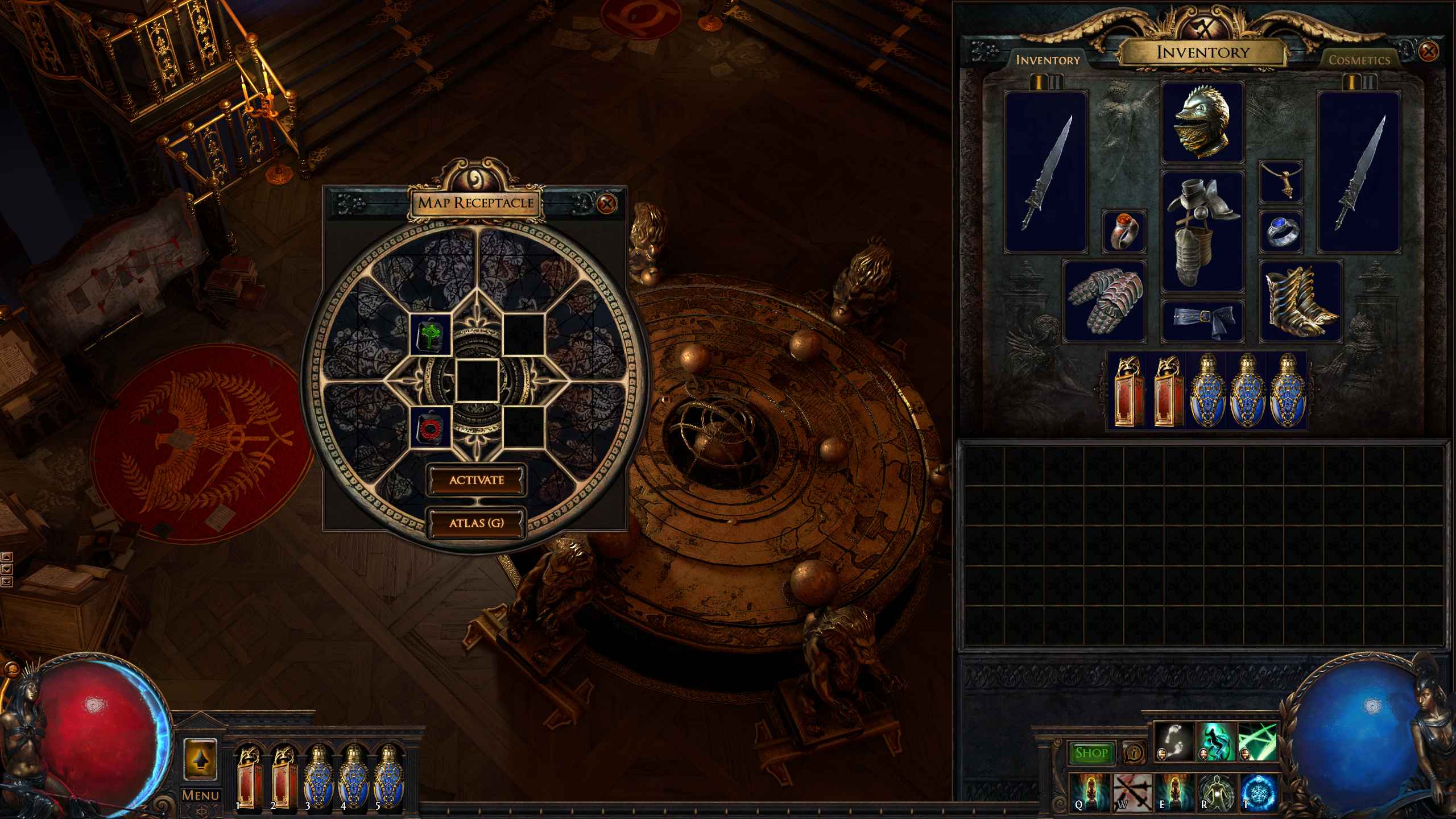Image resolution: width=1456 pixels, height=819 pixels.
Task: Switch to the Cosmetics tab
Action: (1359, 60)
